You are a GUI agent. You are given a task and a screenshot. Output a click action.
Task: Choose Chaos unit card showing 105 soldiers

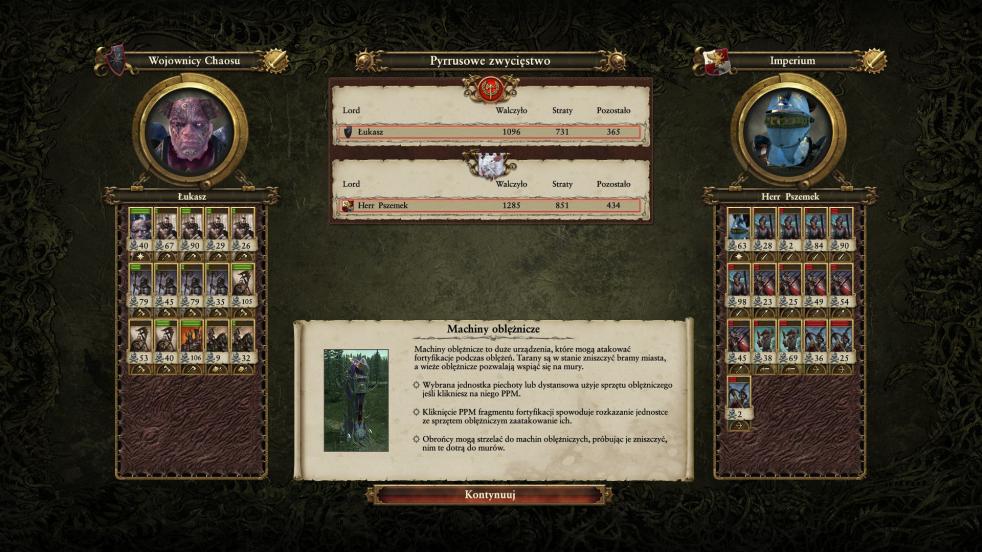click(242, 286)
